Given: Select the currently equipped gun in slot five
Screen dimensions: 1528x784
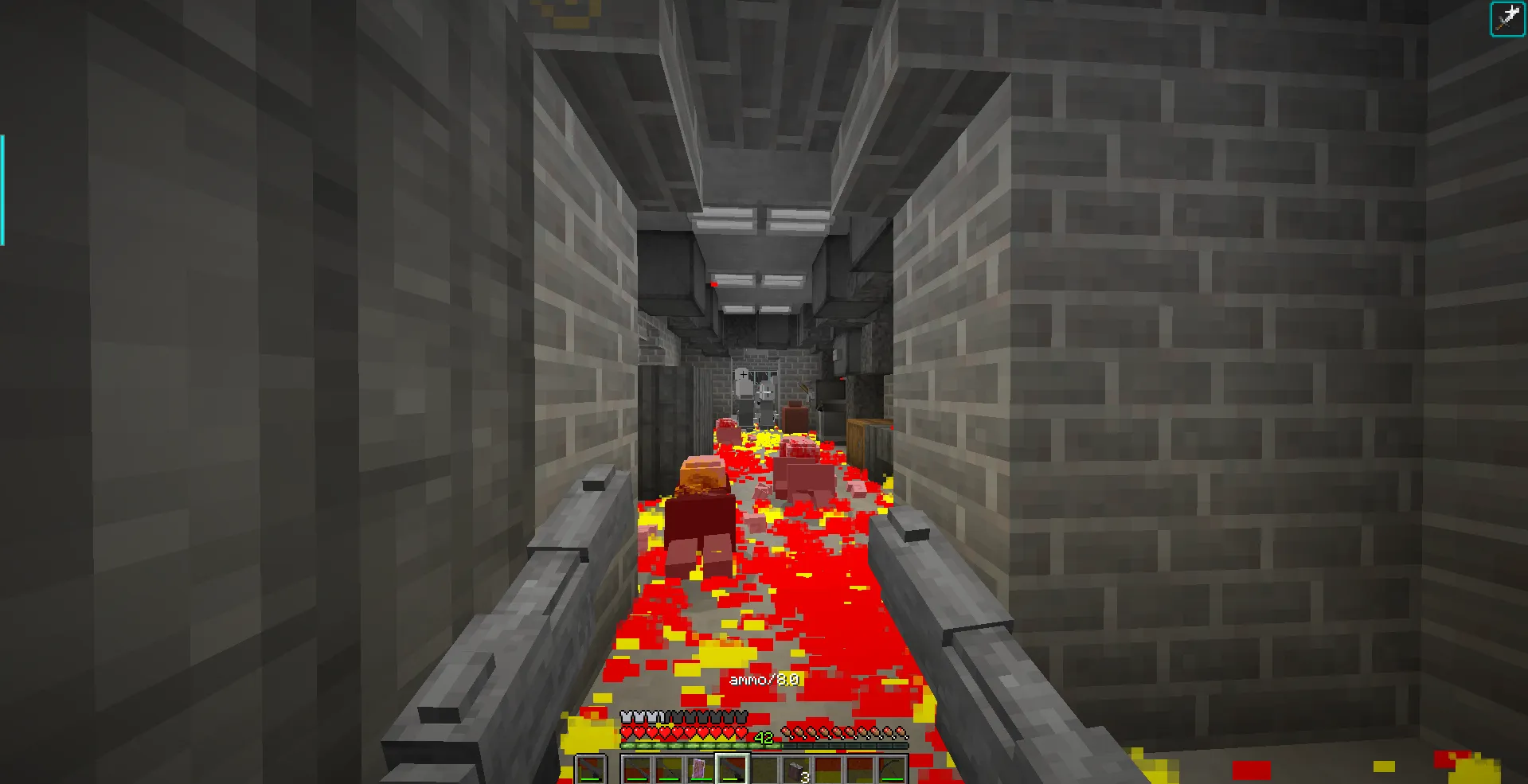Looking at the screenshot, I should tap(733, 766).
